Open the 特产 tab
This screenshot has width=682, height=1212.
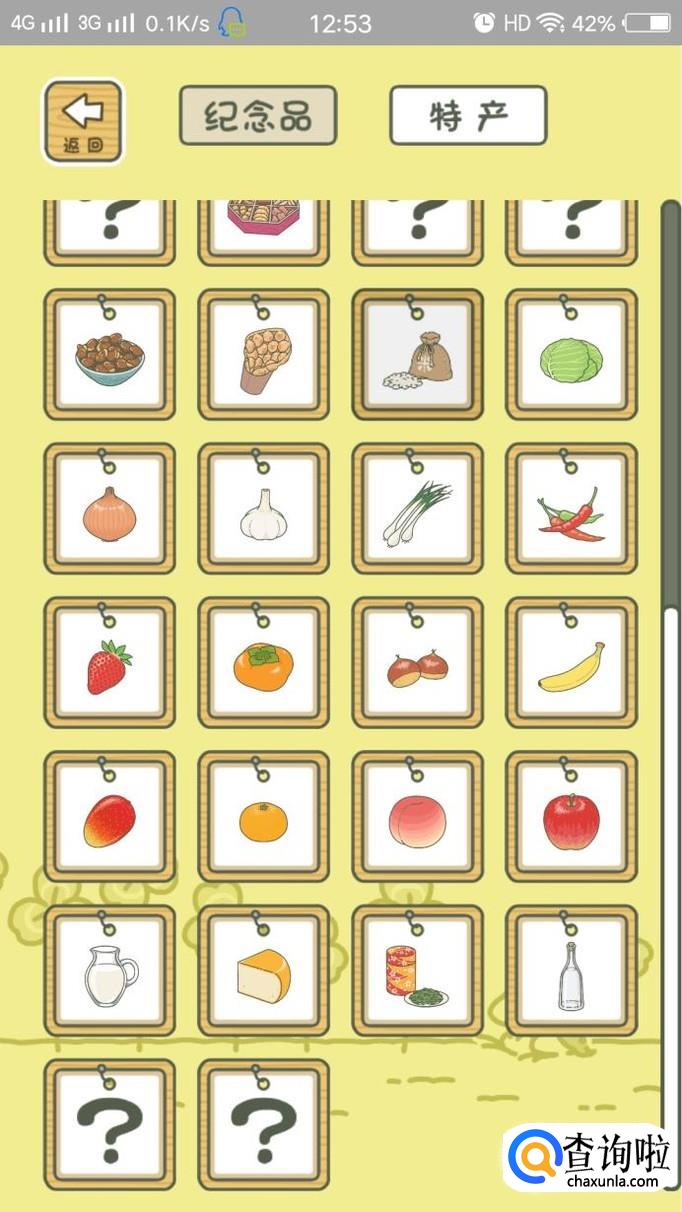tap(468, 116)
